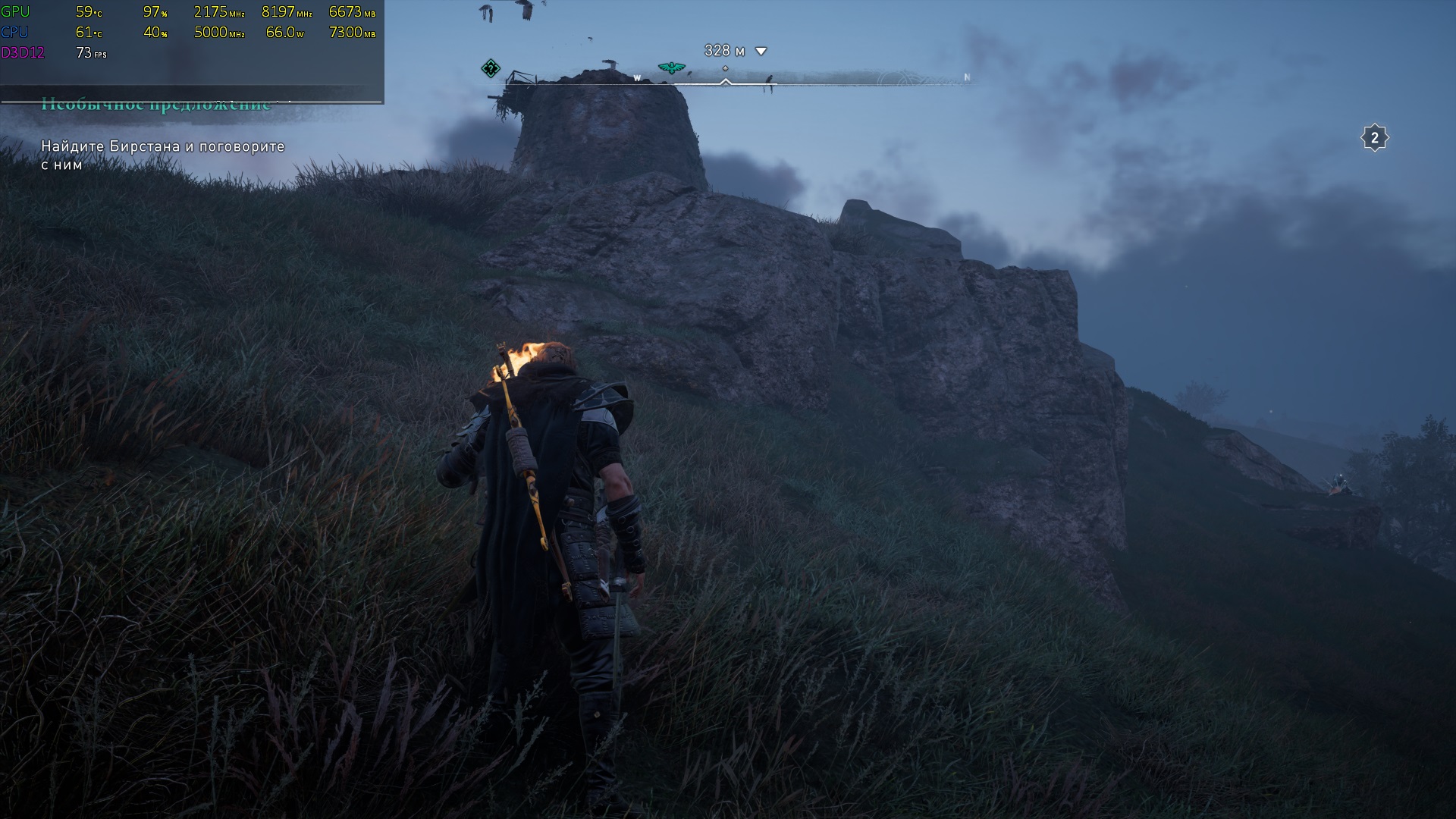Select the teal eagle viewpoint marker on the compass
This screenshot has width=1456, height=819.
tap(671, 68)
